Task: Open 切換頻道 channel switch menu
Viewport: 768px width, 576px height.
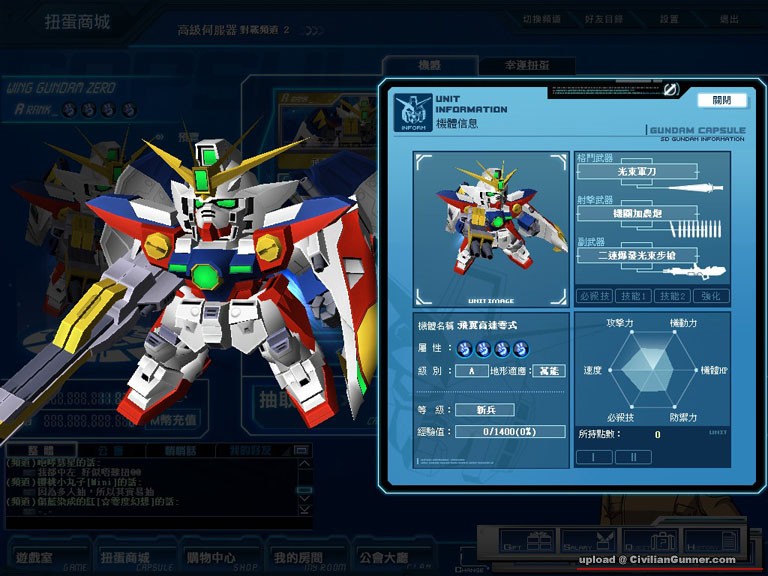Action: pyautogui.click(x=542, y=19)
